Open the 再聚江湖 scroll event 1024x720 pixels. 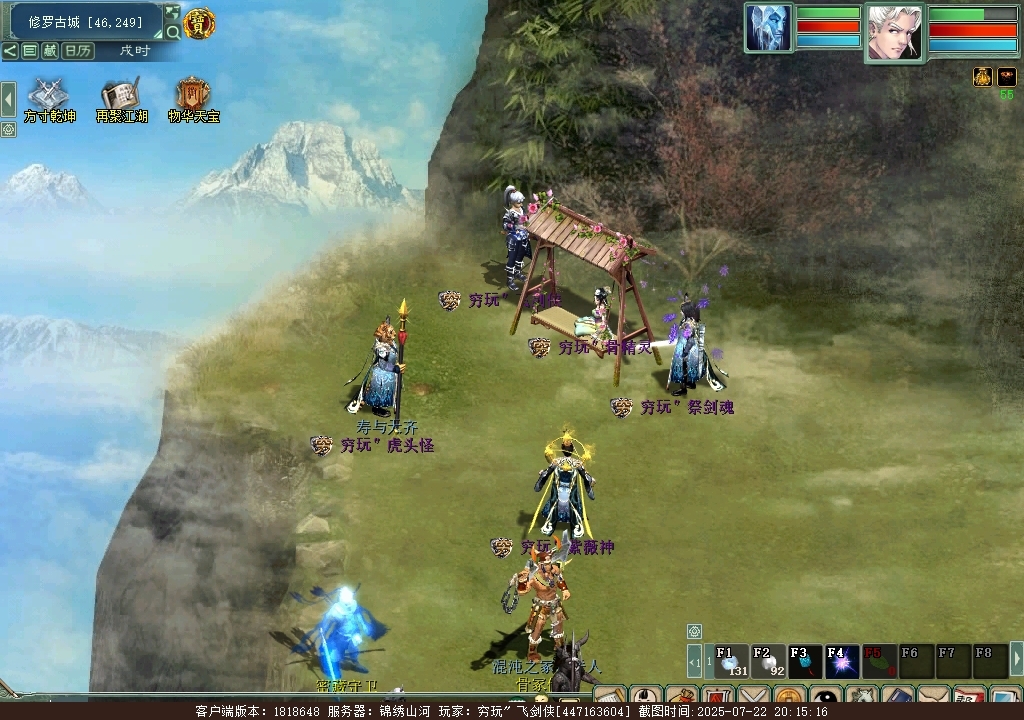[x=120, y=97]
